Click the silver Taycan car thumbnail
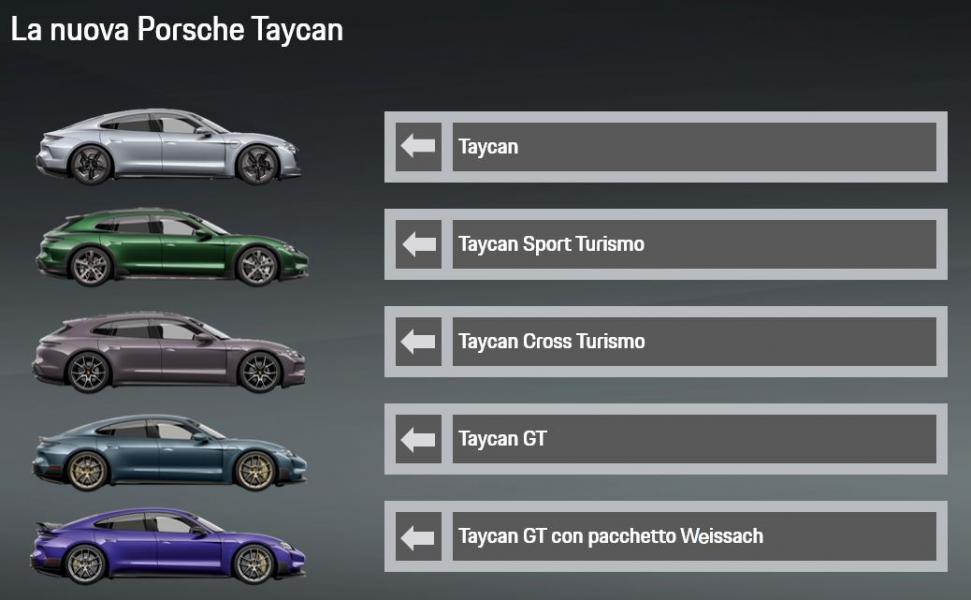This screenshot has width=971, height=600. (168, 148)
